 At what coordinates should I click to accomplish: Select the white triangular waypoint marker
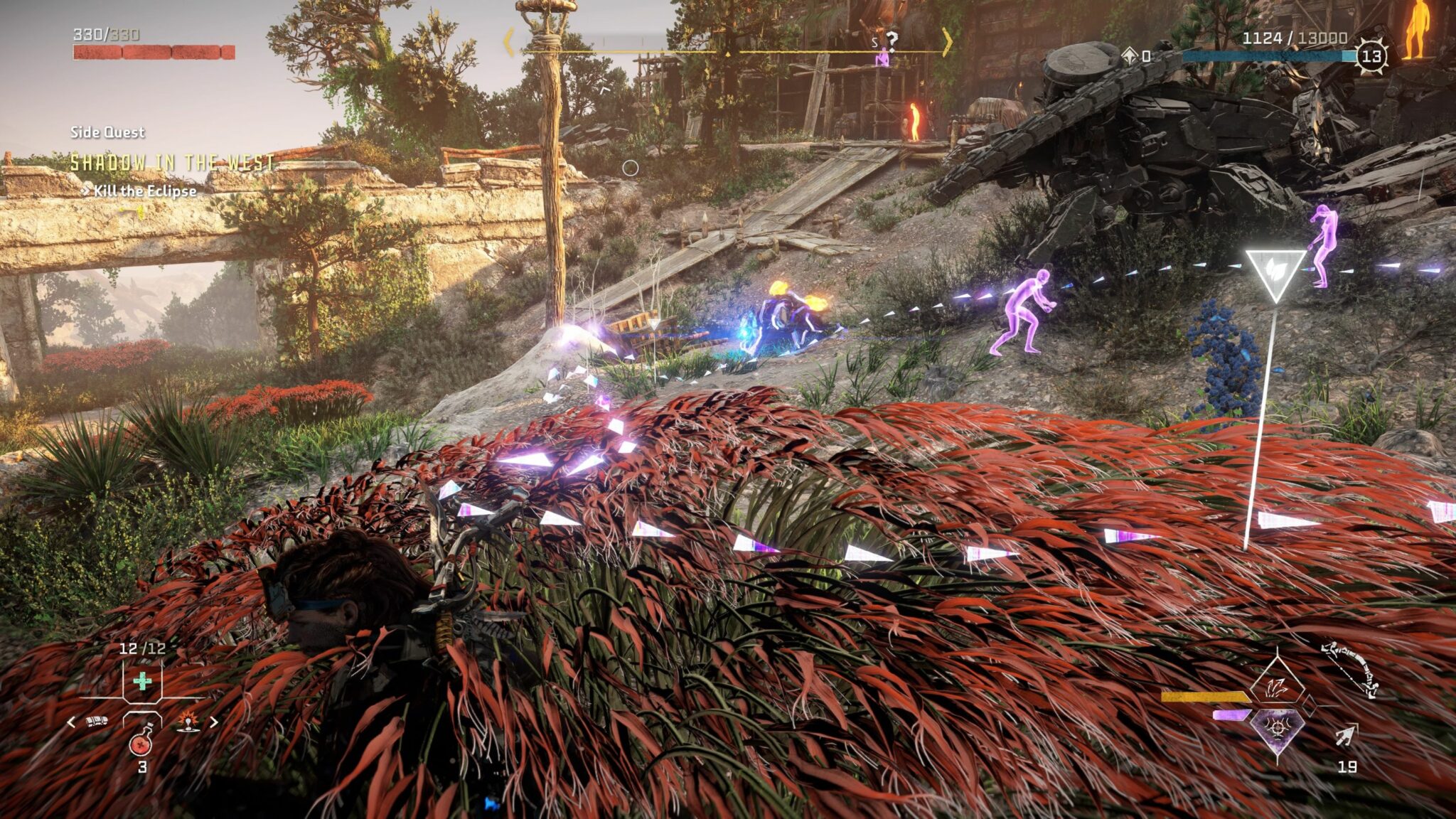(x=1275, y=274)
